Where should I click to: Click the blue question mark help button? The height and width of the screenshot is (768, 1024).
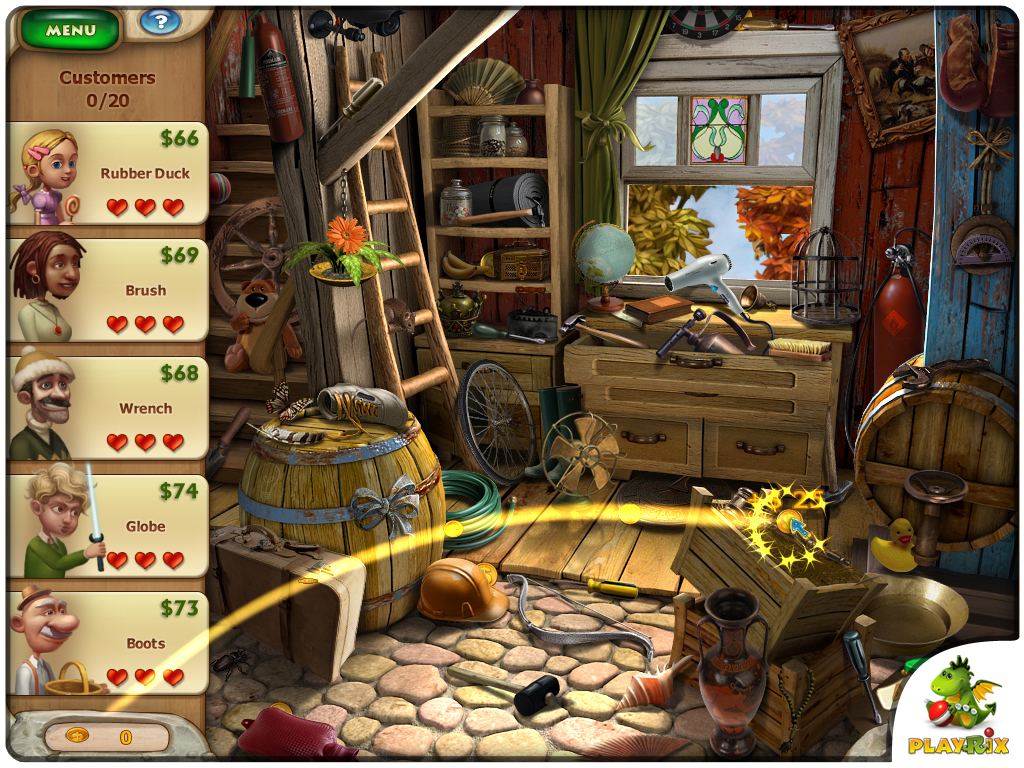pyautogui.click(x=158, y=21)
